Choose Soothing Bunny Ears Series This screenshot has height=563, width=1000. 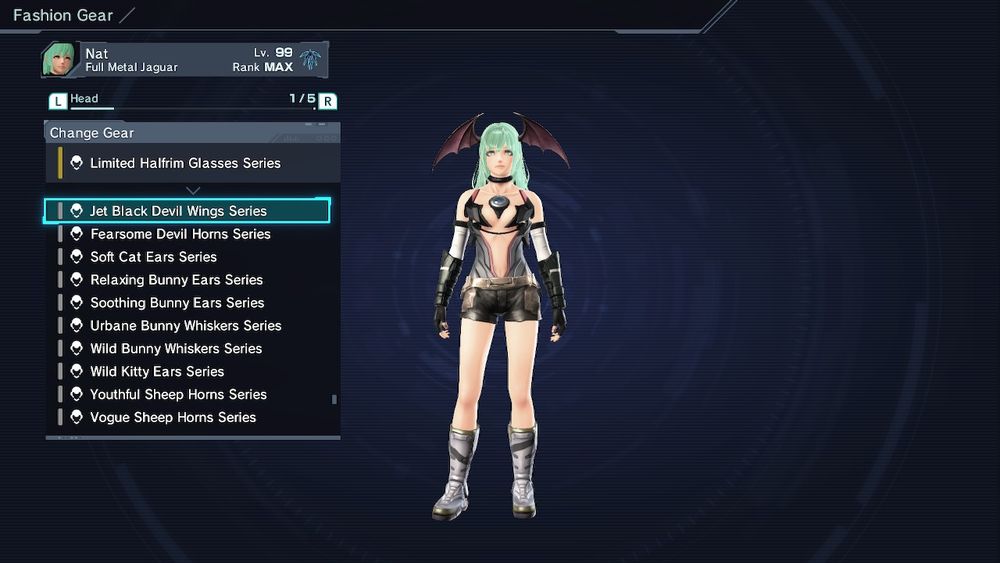(177, 303)
